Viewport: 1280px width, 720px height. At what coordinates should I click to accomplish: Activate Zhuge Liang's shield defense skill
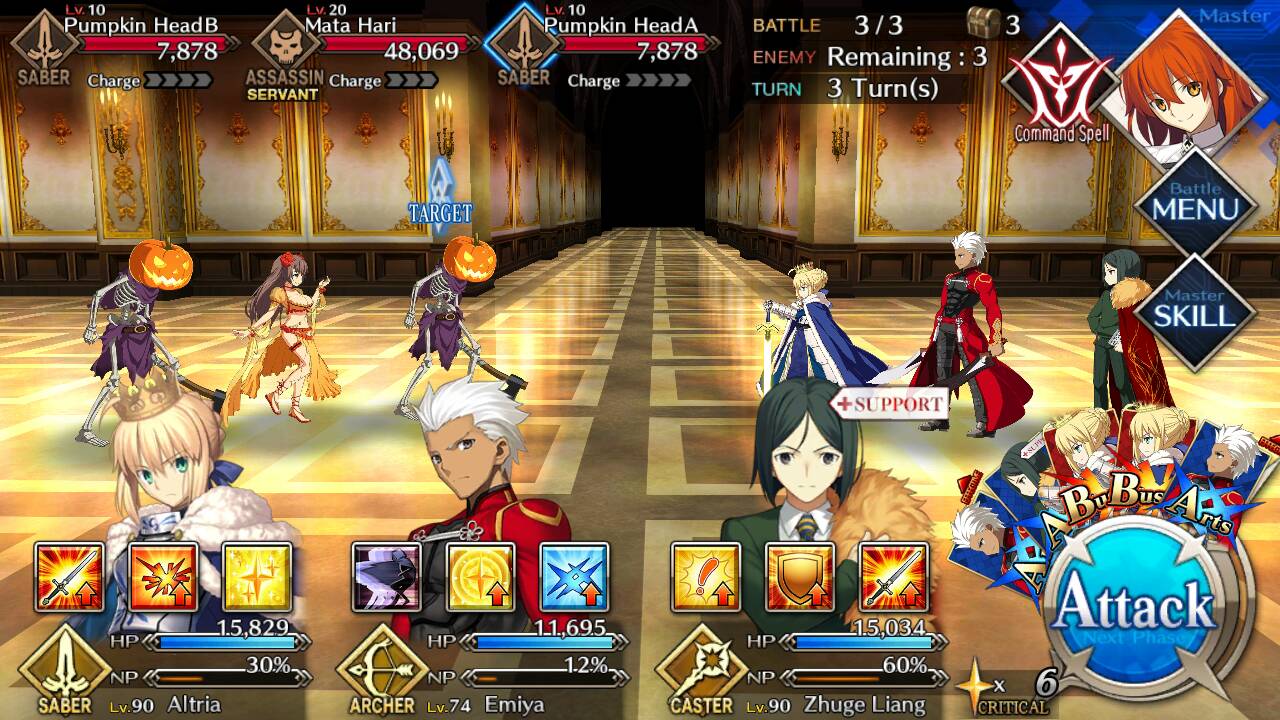[800, 577]
